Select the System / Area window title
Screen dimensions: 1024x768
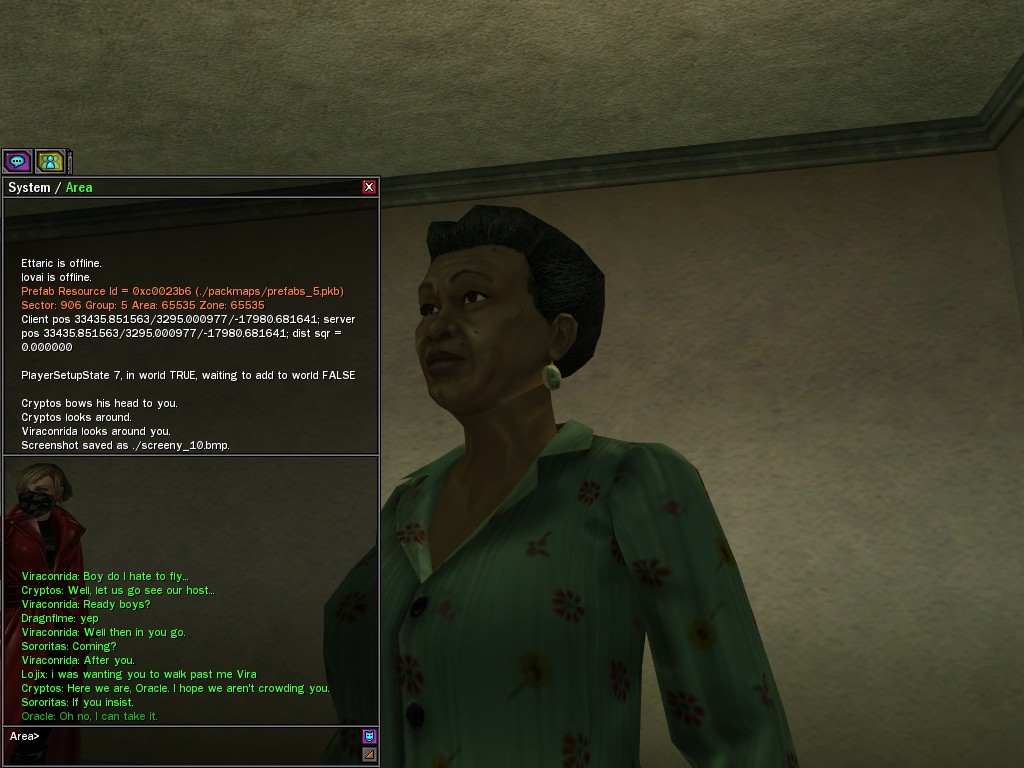(50, 187)
